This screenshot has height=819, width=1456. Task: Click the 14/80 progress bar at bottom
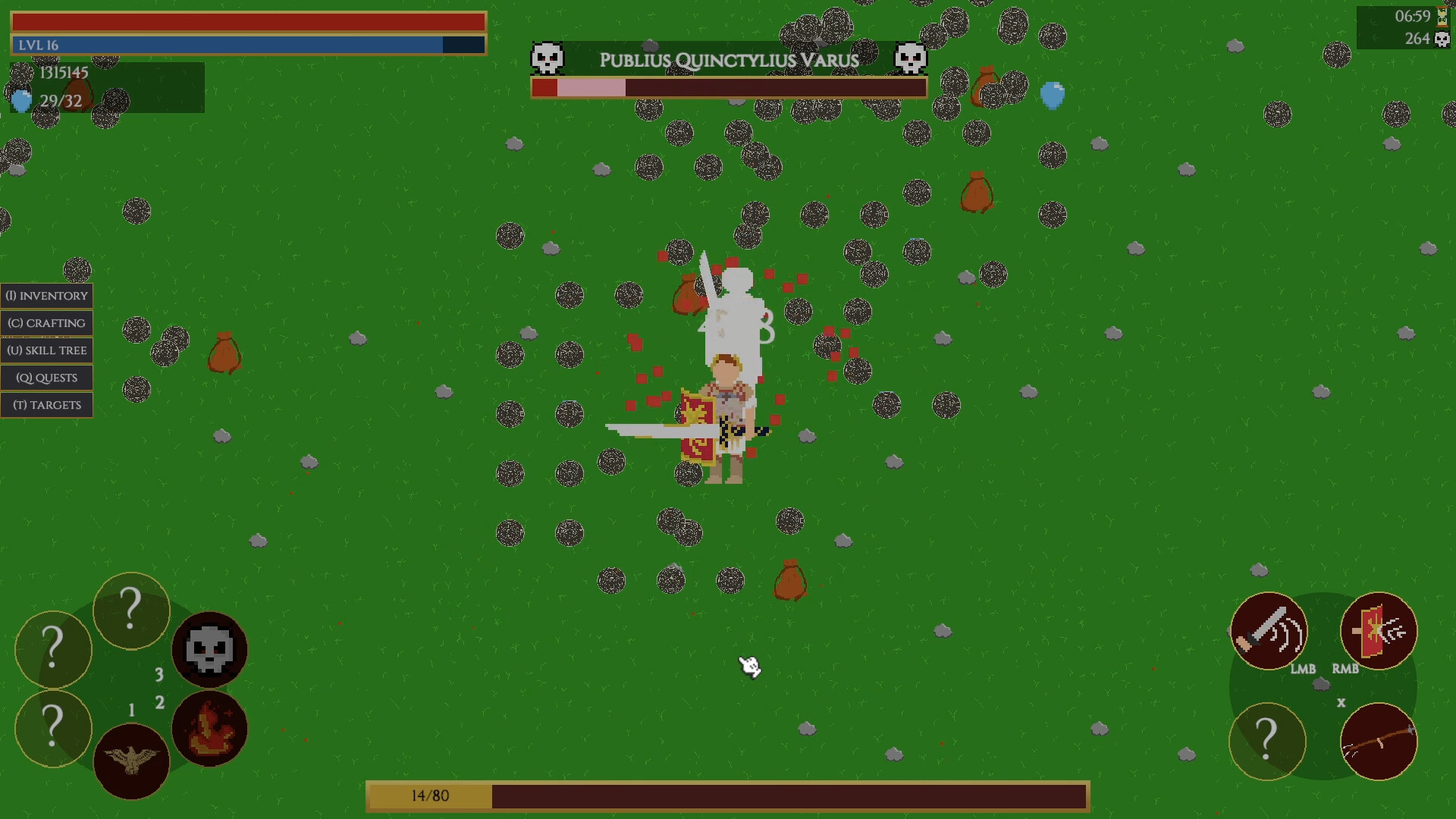click(728, 796)
